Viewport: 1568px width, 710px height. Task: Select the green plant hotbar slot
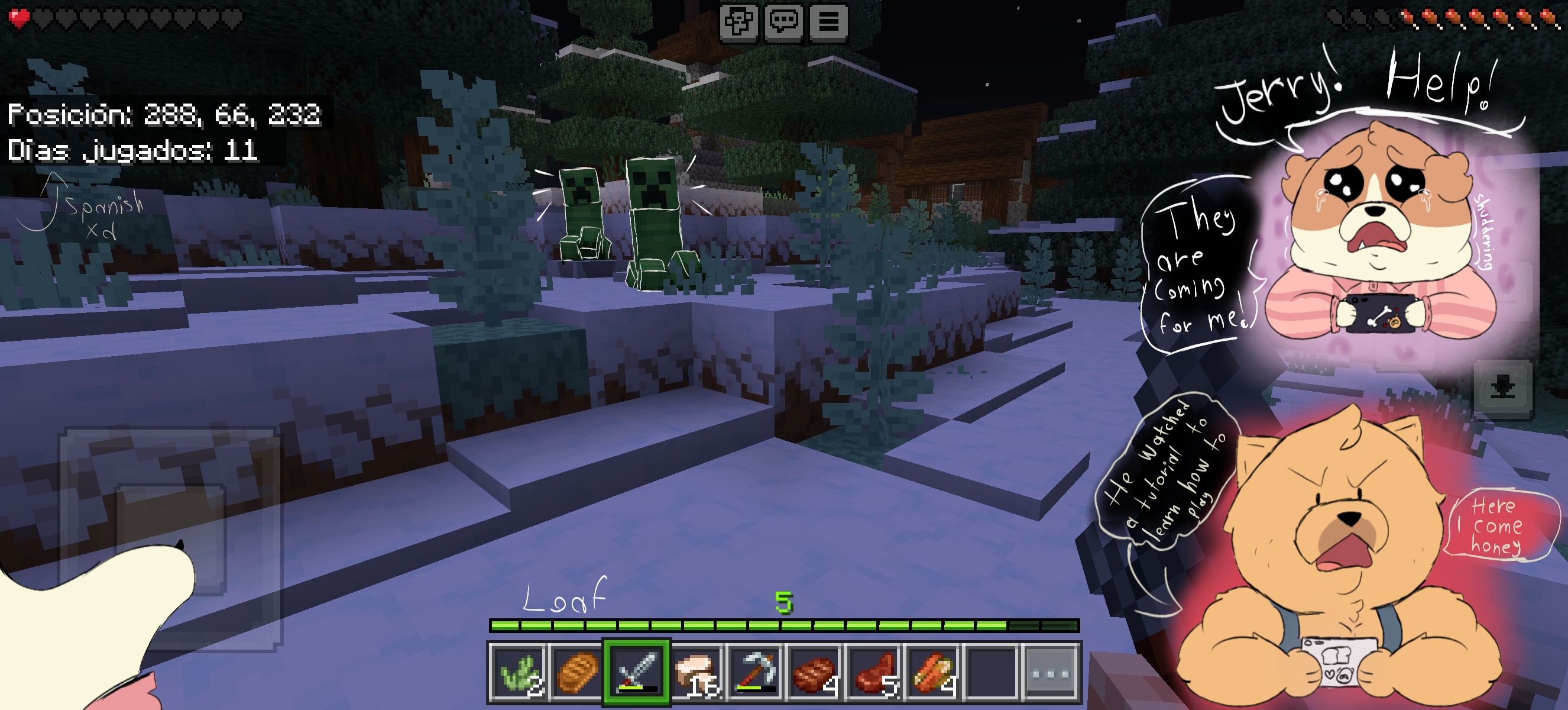518,673
